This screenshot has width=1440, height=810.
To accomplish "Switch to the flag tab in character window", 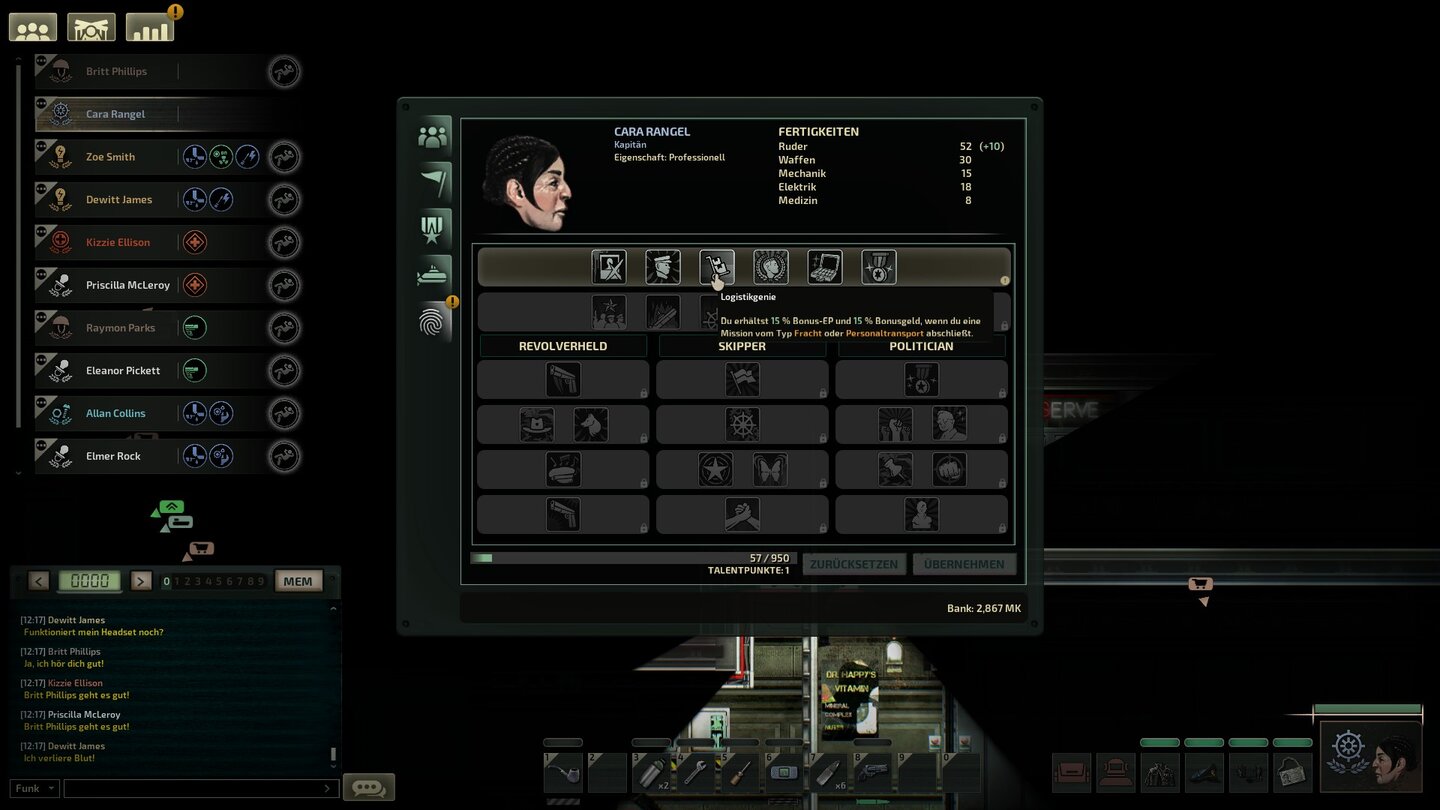I will click(x=433, y=181).
